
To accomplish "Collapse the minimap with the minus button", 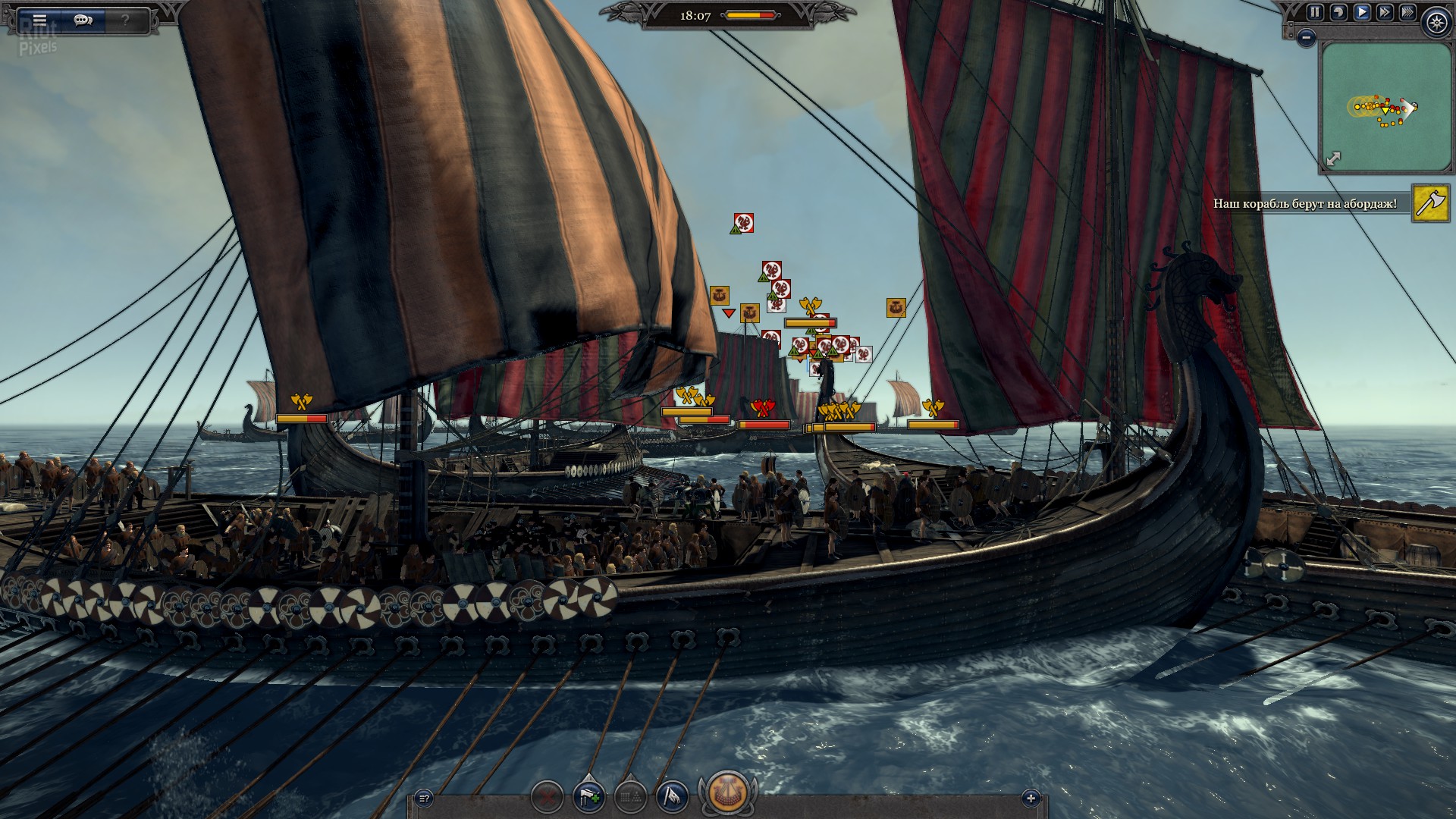I will tap(1306, 36).
